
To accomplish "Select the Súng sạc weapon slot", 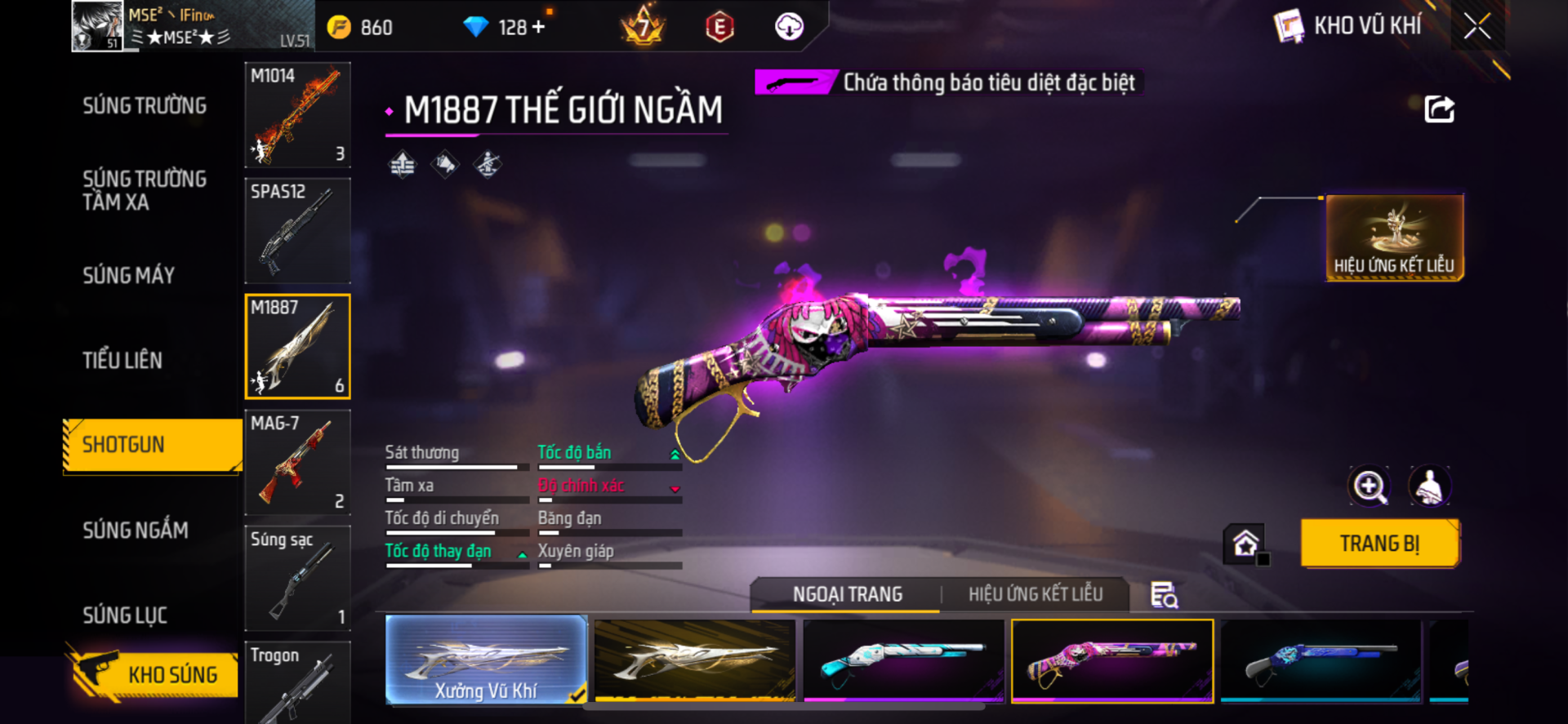I will [x=297, y=579].
